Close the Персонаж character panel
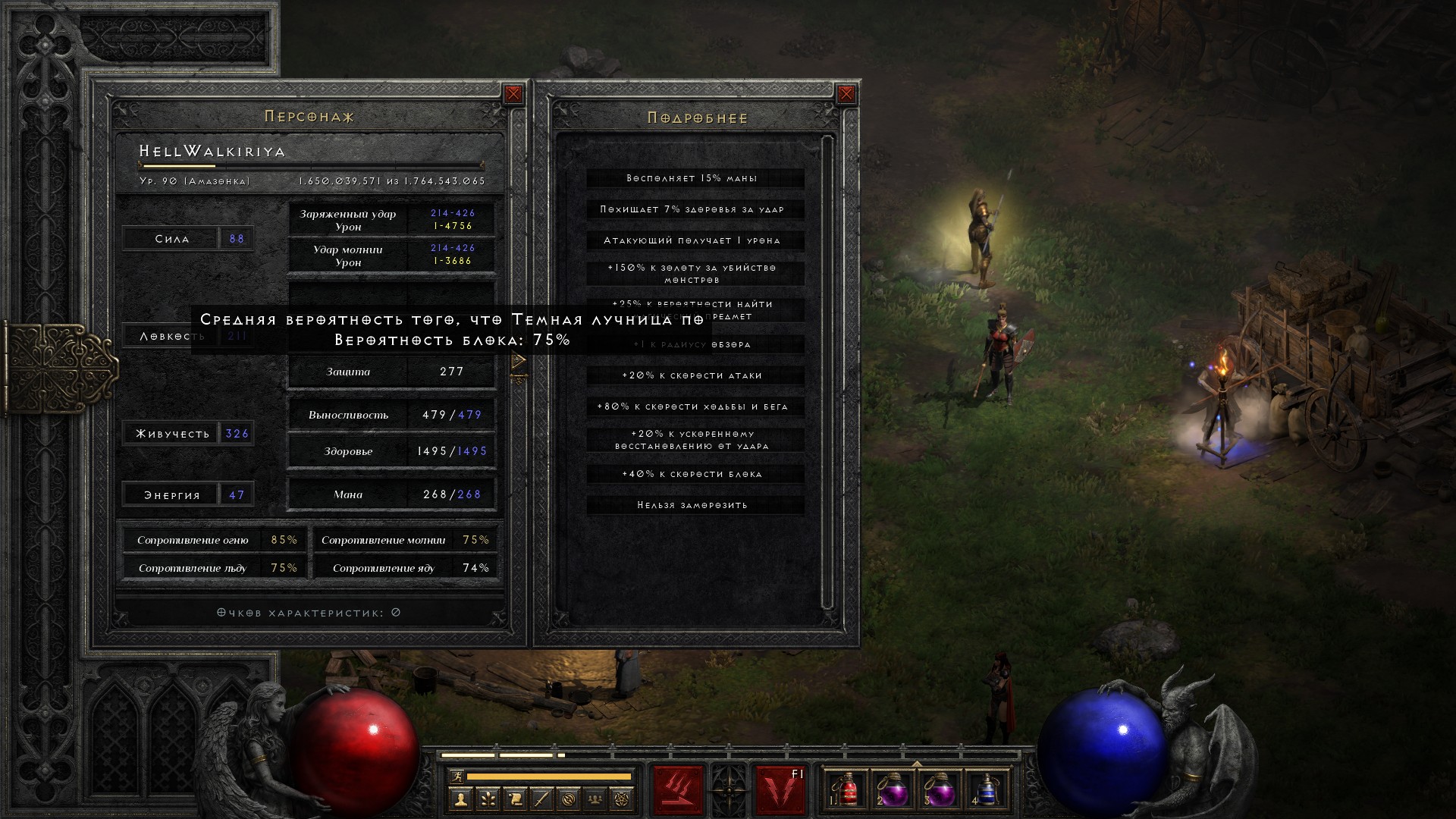Viewport: 1456px width, 819px height. coord(513,94)
